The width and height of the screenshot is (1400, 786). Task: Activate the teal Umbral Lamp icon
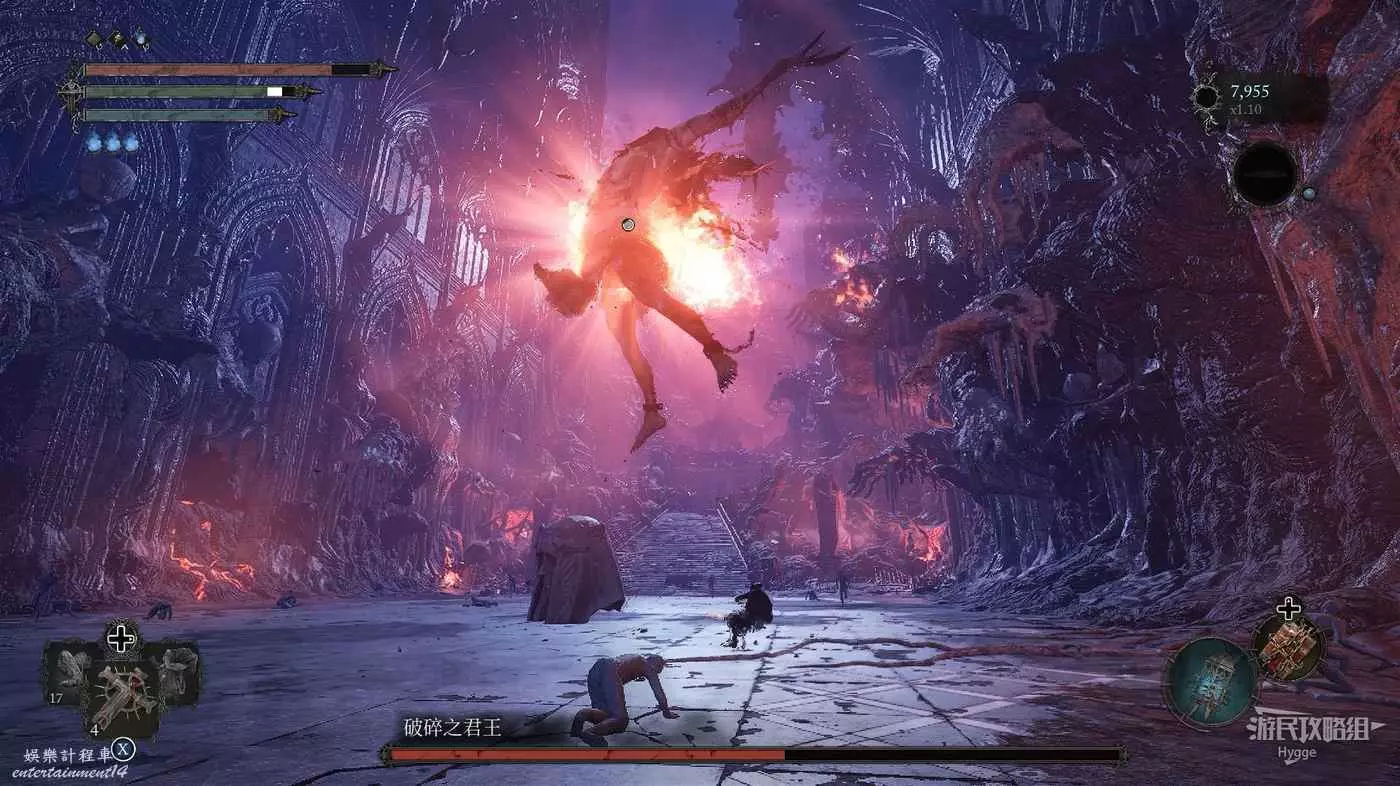coord(1210,682)
